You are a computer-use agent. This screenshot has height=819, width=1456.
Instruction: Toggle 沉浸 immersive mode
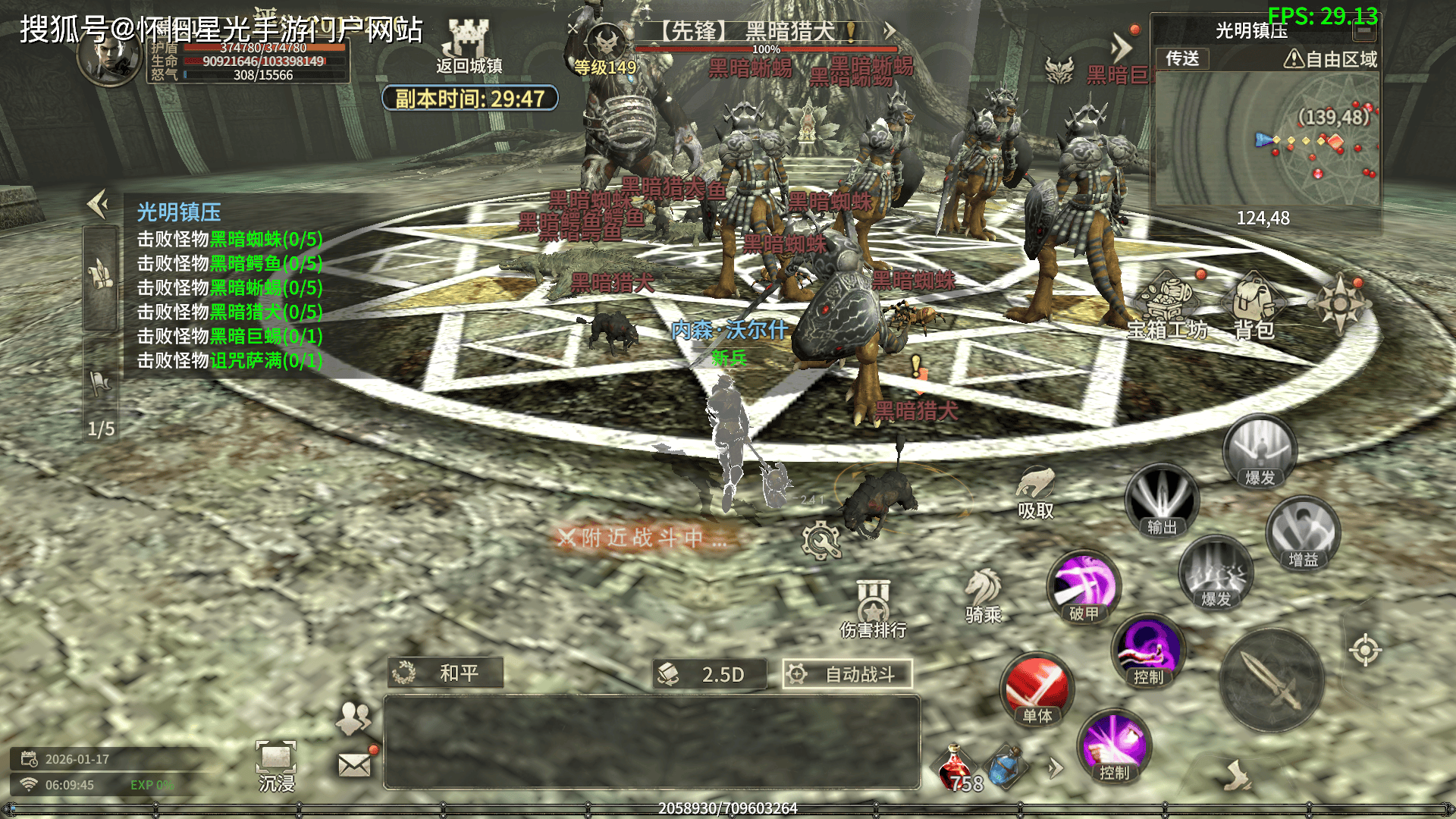pyautogui.click(x=276, y=766)
